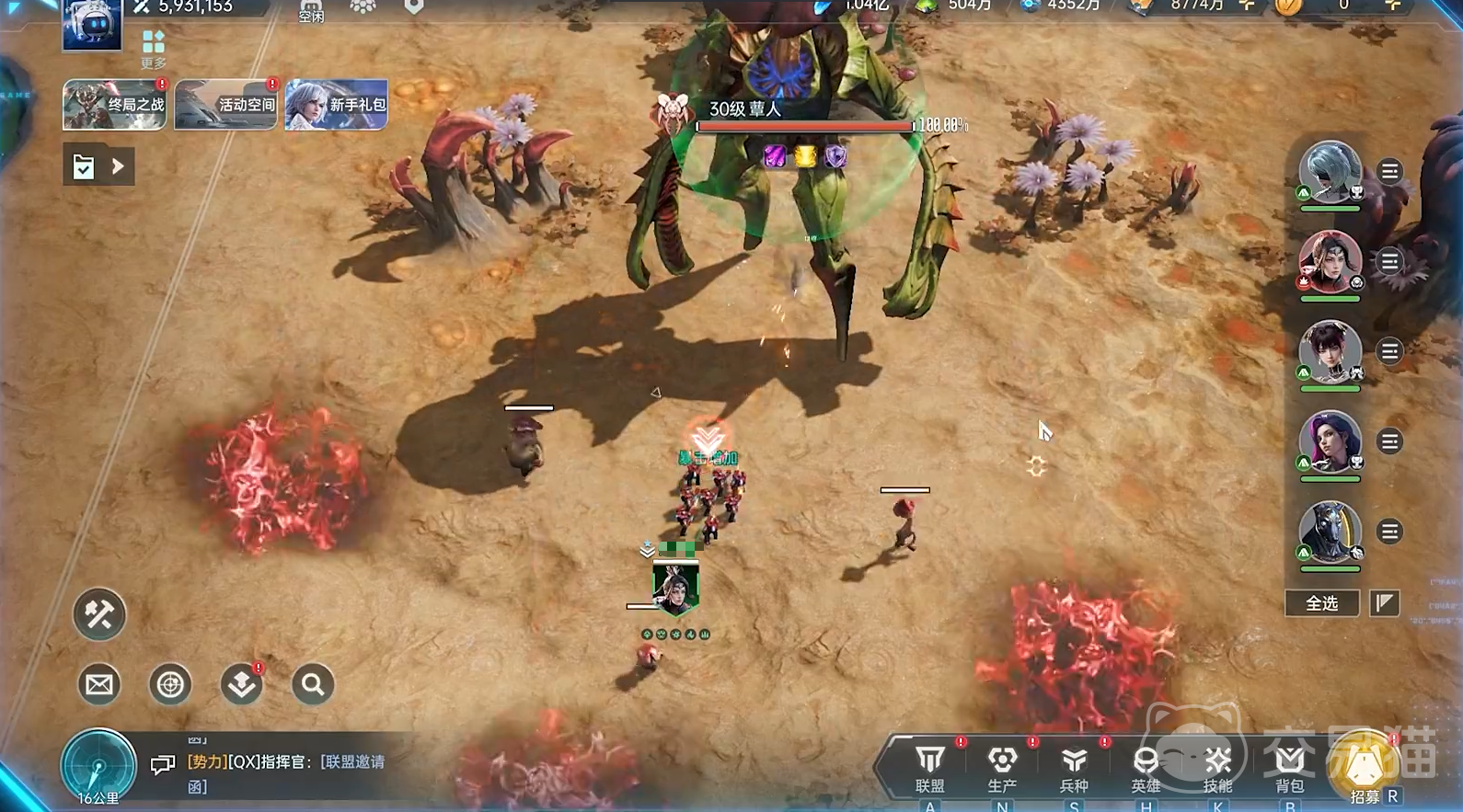This screenshot has width=1463, height=812.
Task: Click the crosshair locate button
Action: (170, 685)
